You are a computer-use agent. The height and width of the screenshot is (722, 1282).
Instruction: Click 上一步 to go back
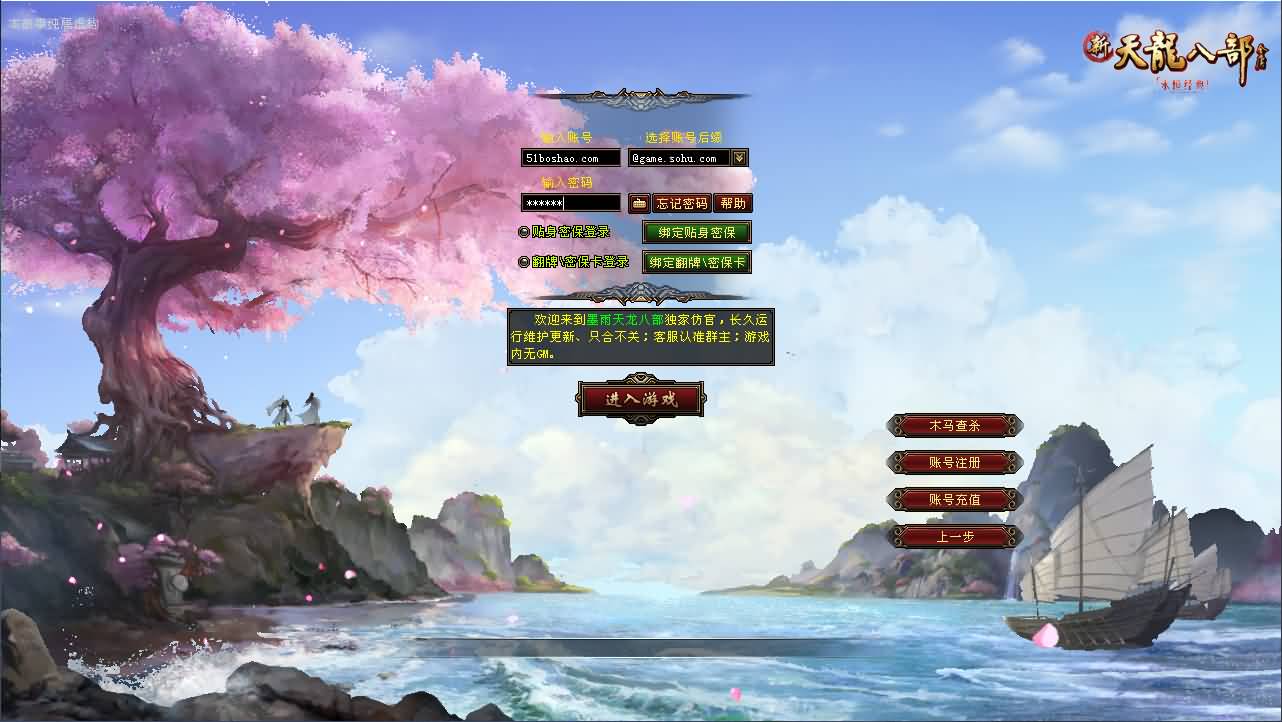pyautogui.click(x=955, y=536)
